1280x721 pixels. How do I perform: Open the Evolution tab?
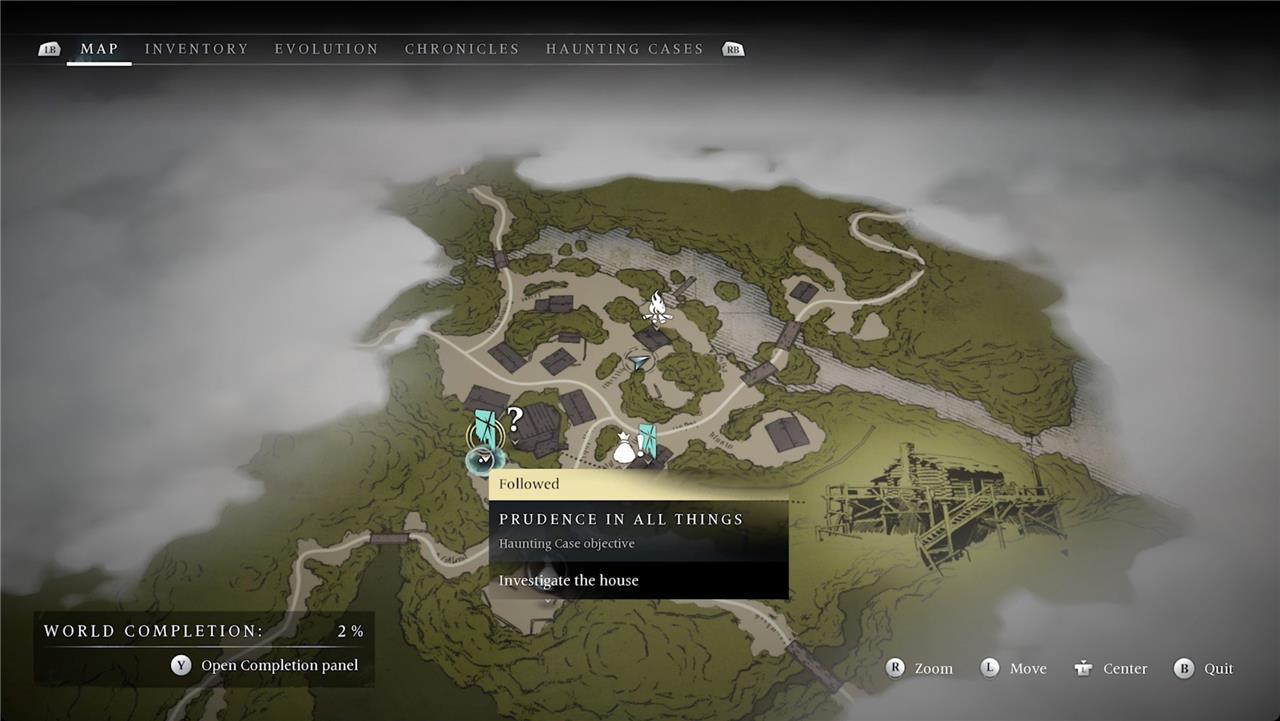(326, 49)
